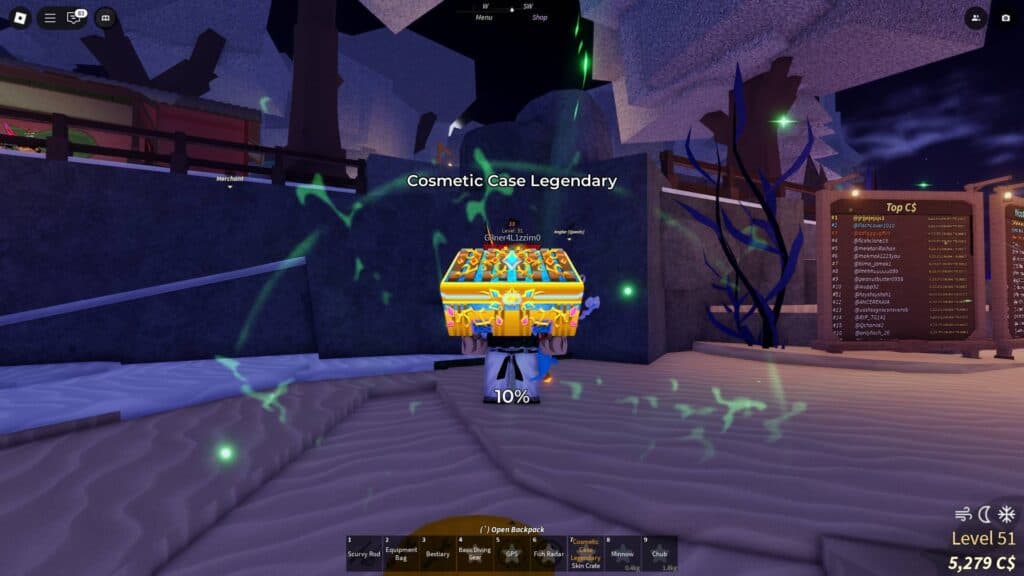This screenshot has height=576, width=1024.
Task: Choose the Minnow hotbar slot
Action: 623,553
